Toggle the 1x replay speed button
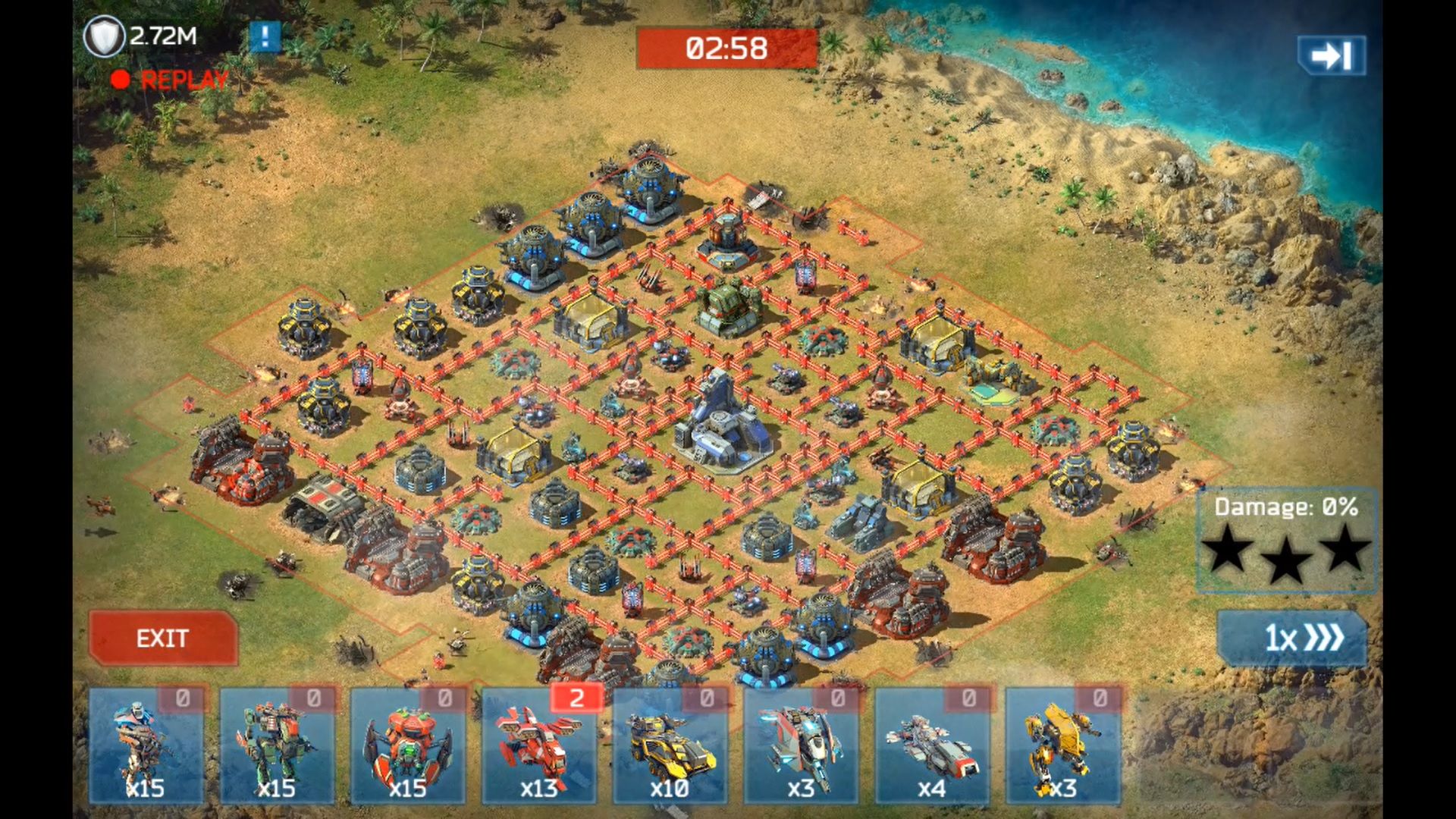The height and width of the screenshot is (819, 1456). click(1292, 639)
